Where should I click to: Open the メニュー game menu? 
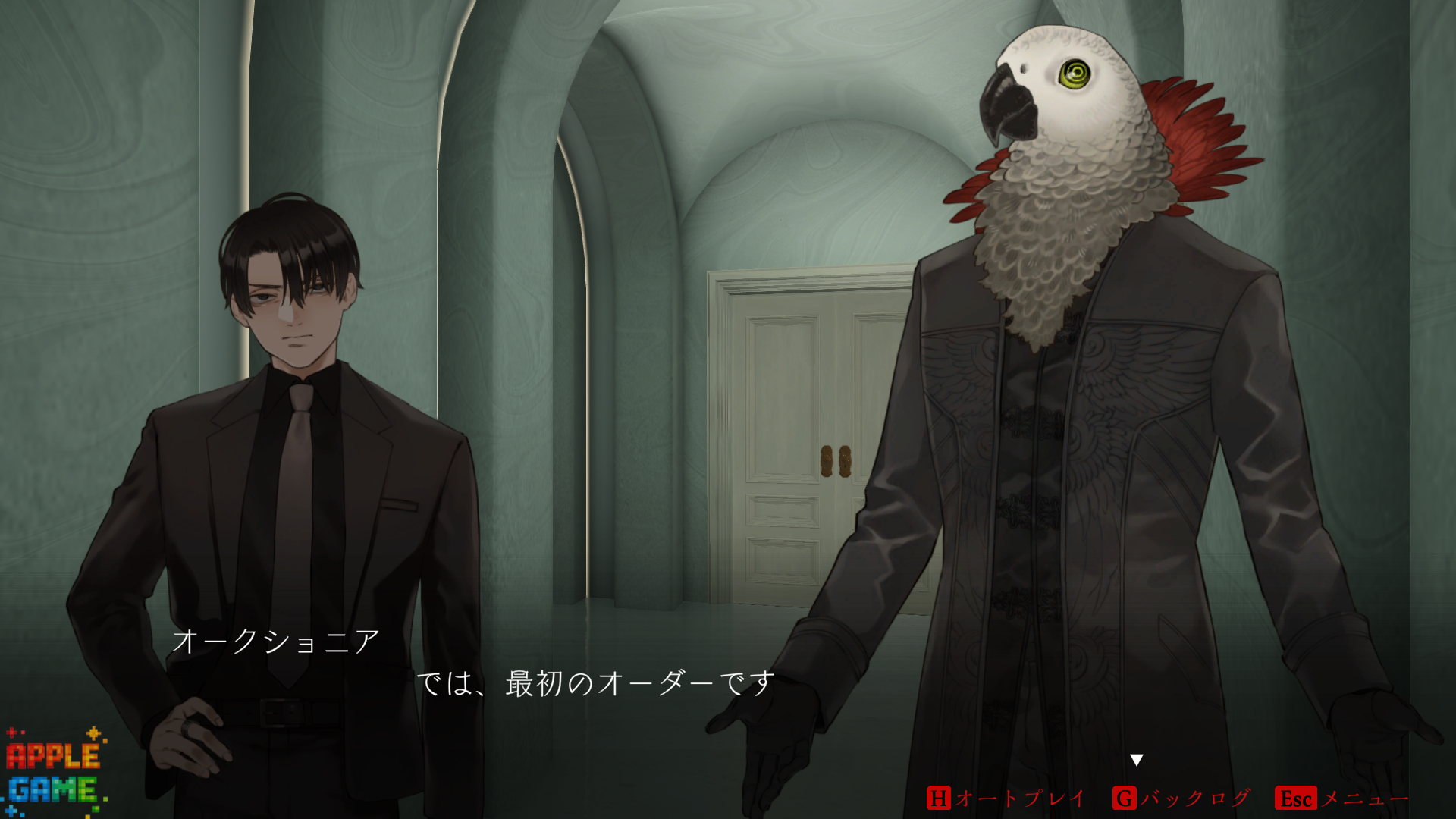[x=1342, y=798]
